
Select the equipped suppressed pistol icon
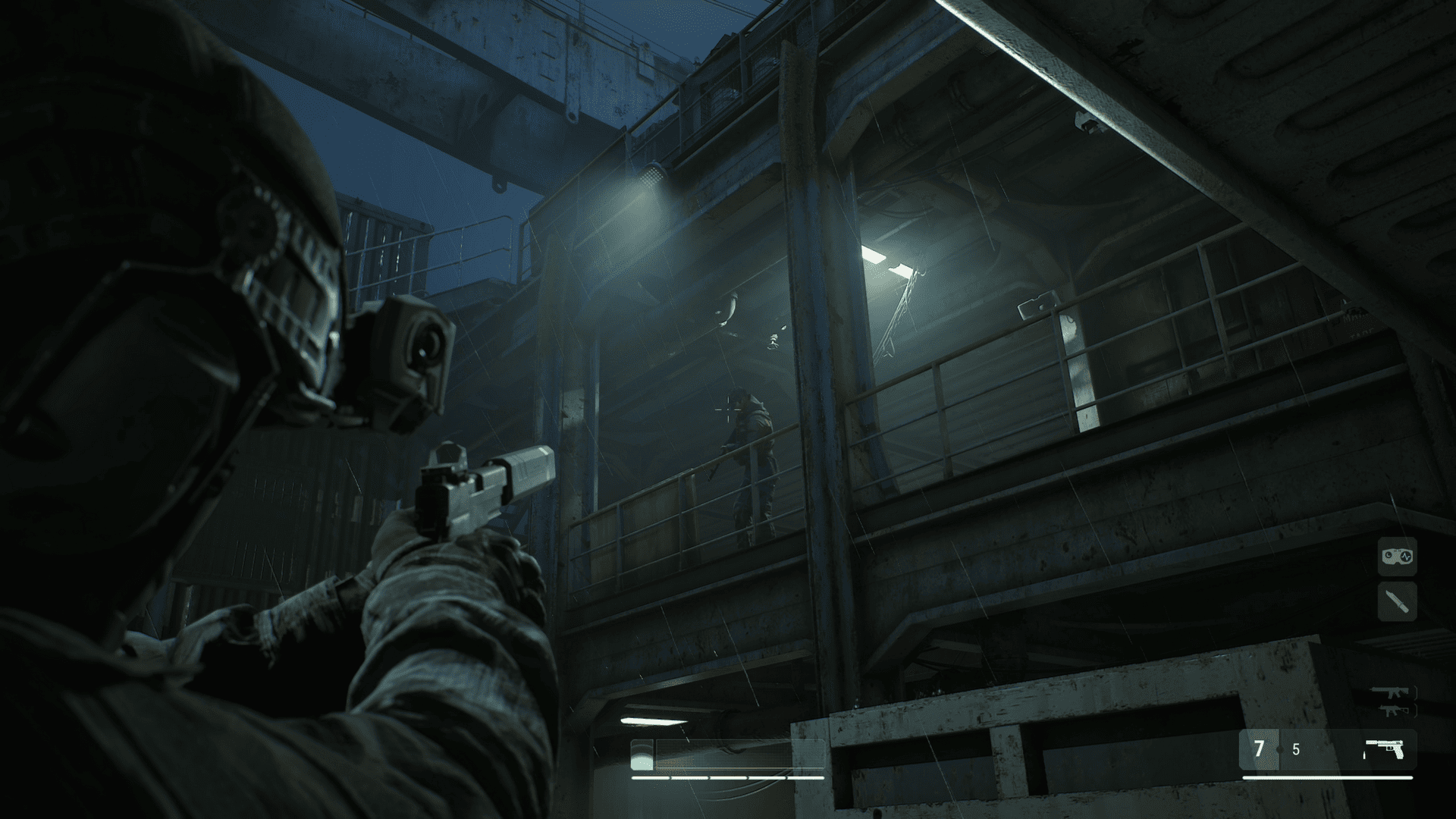coord(1384,749)
